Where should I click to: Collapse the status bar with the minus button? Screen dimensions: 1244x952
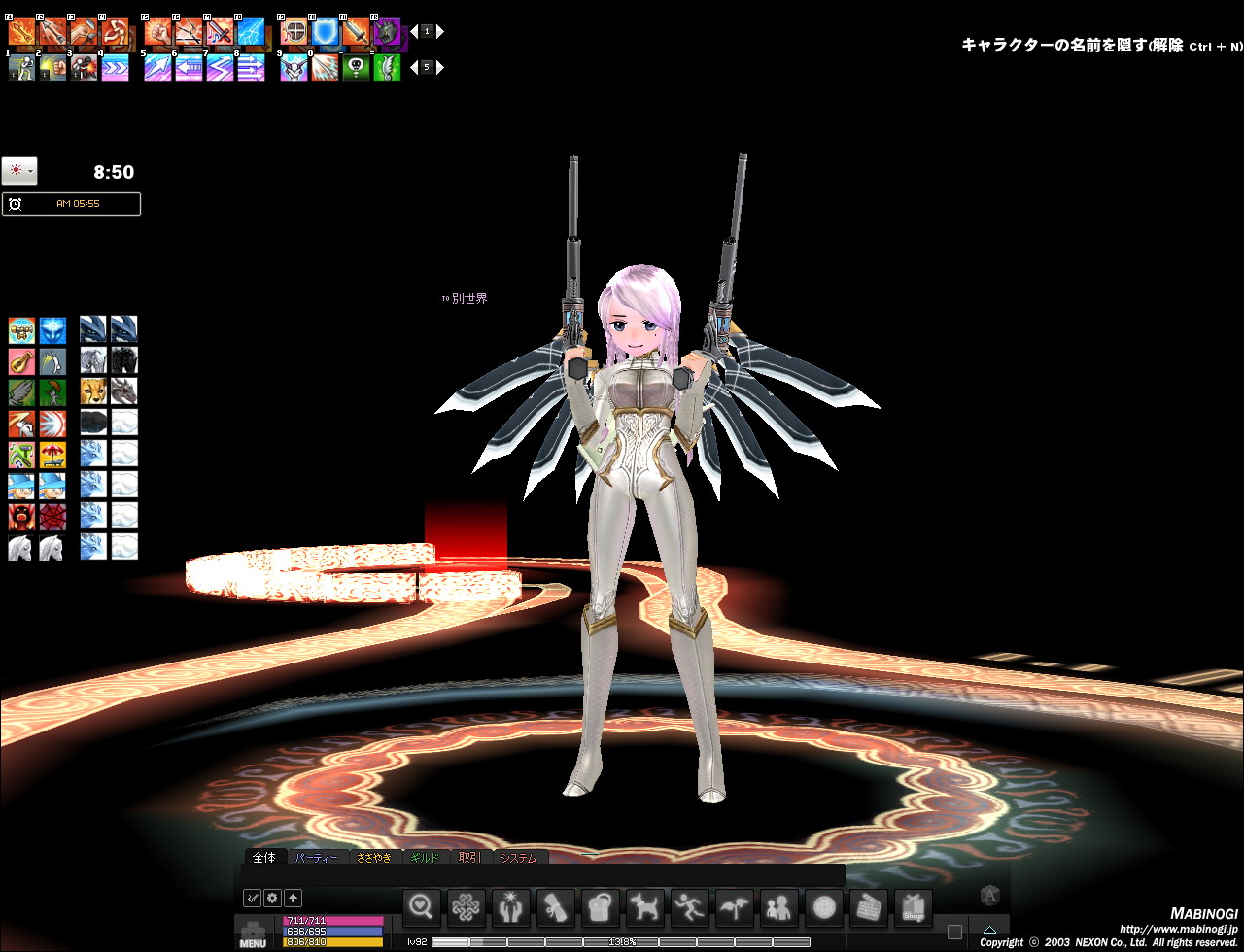(955, 931)
